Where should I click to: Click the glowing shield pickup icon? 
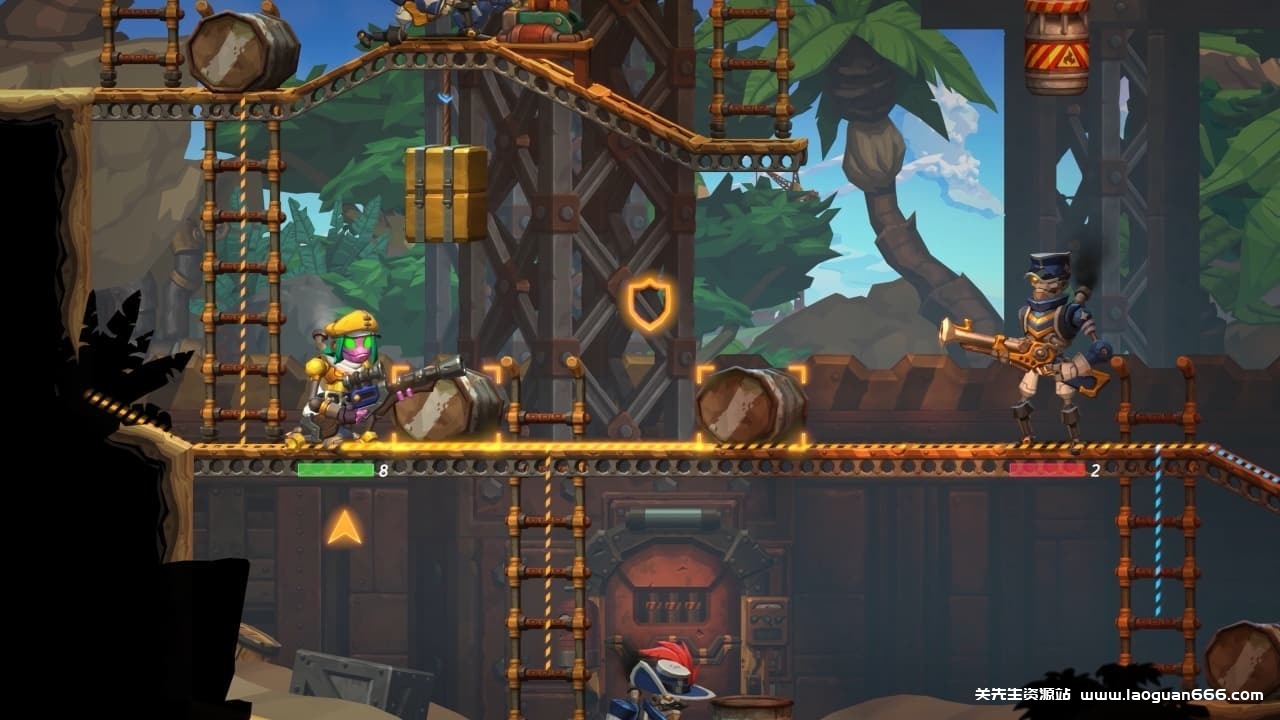650,301
